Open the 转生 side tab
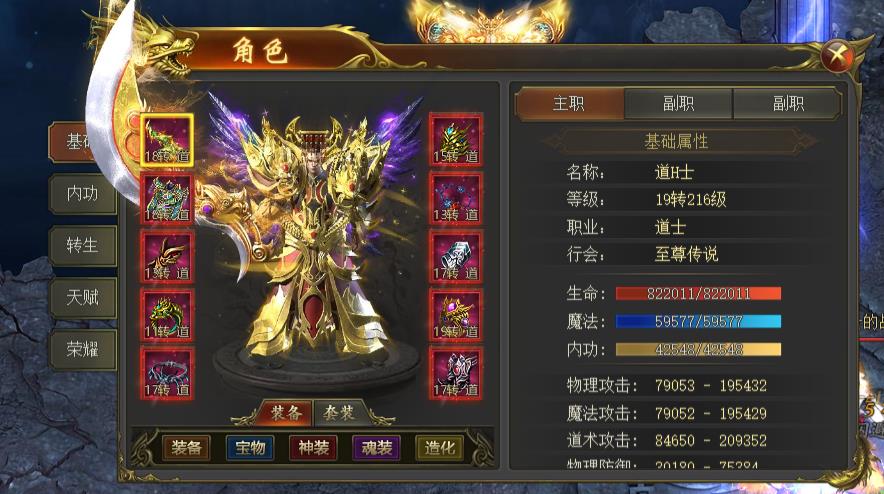 tap(82, 246)
